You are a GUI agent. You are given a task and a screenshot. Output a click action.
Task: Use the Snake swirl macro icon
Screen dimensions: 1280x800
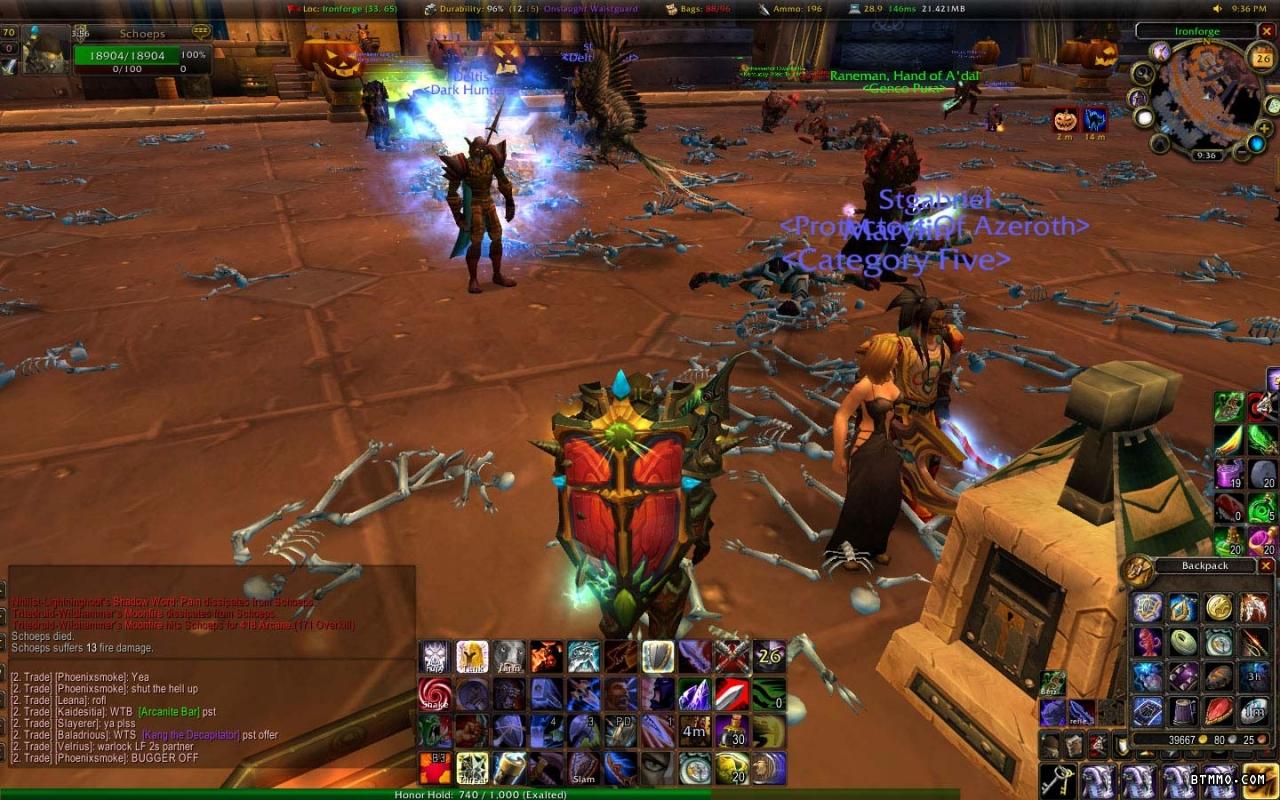[435, 693]
